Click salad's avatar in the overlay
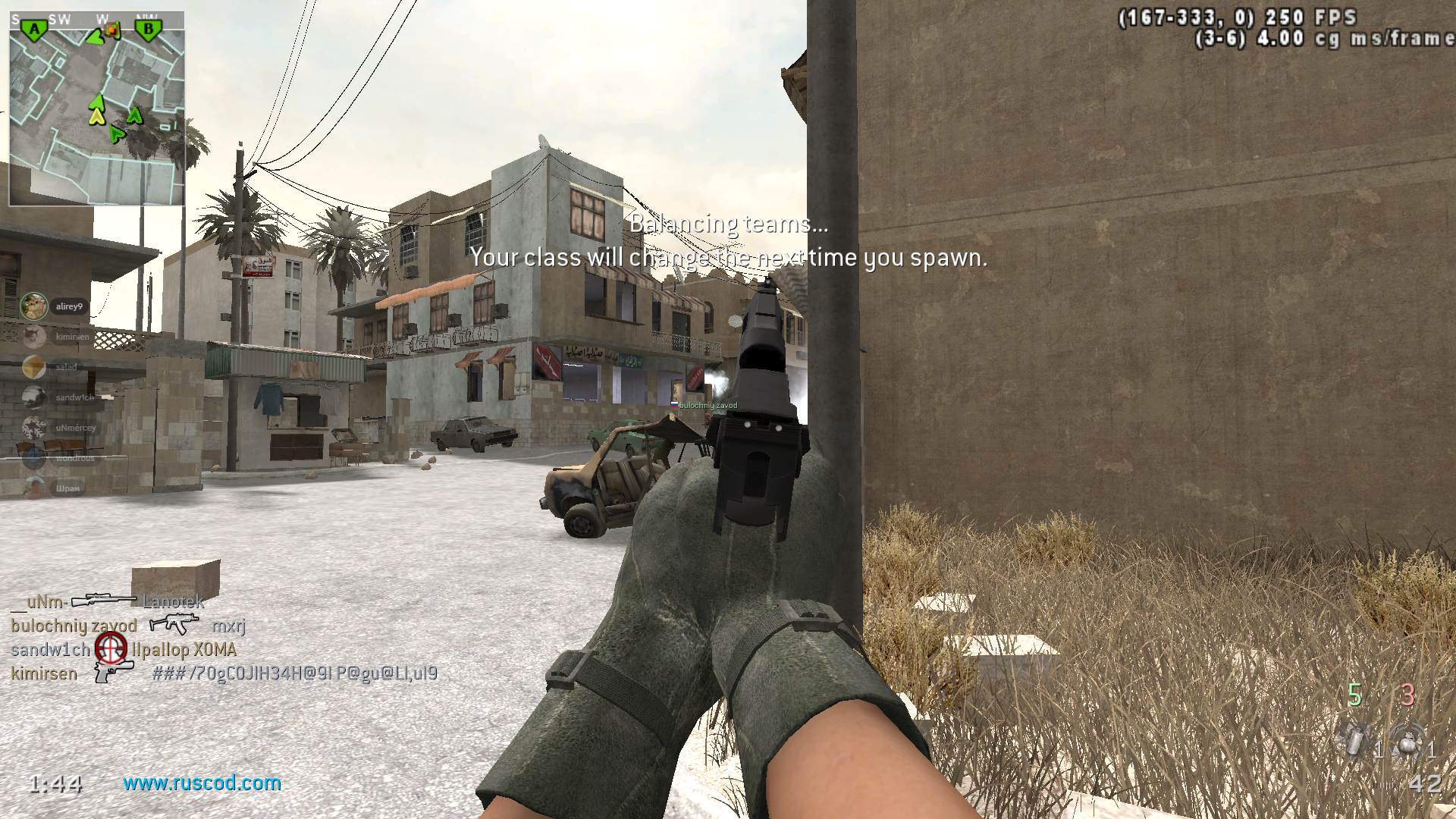 click(34, 367)
